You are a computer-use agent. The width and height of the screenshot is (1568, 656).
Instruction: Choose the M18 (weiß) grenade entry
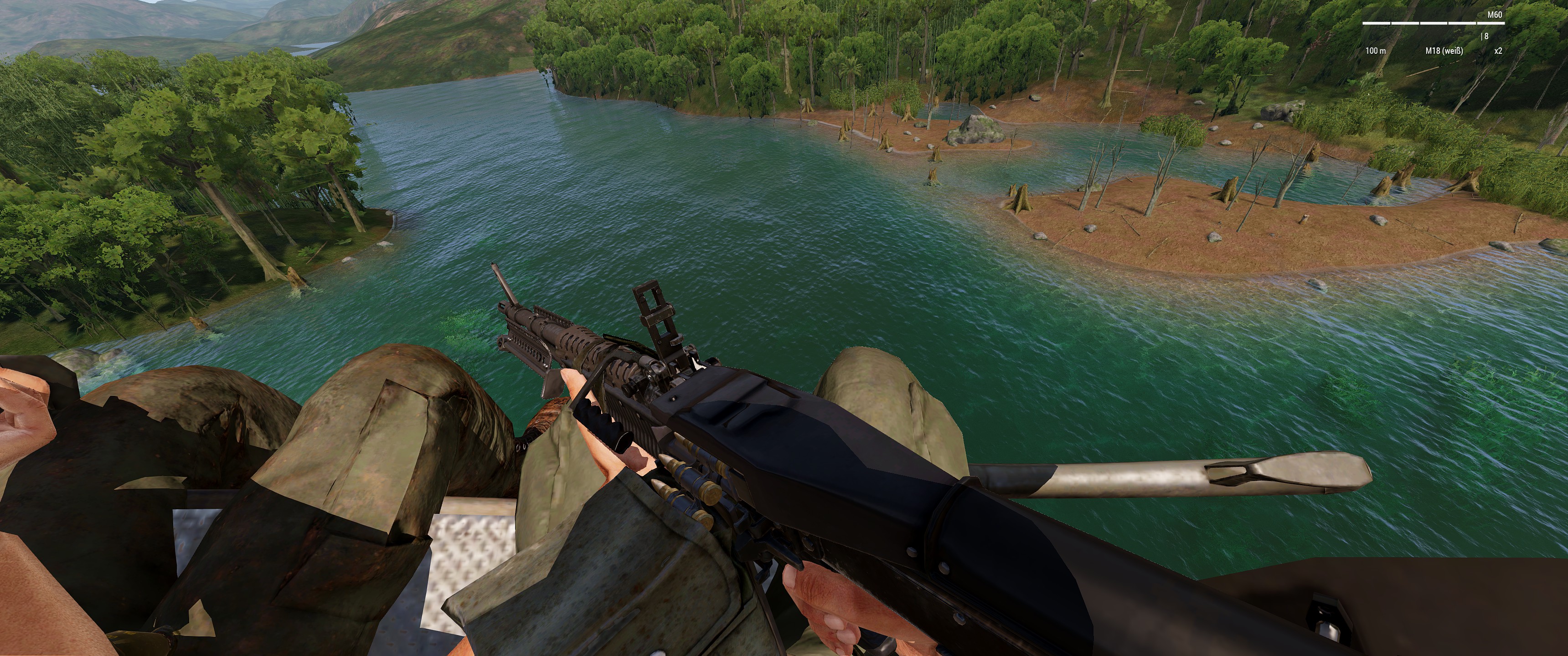coord(1444,51)
